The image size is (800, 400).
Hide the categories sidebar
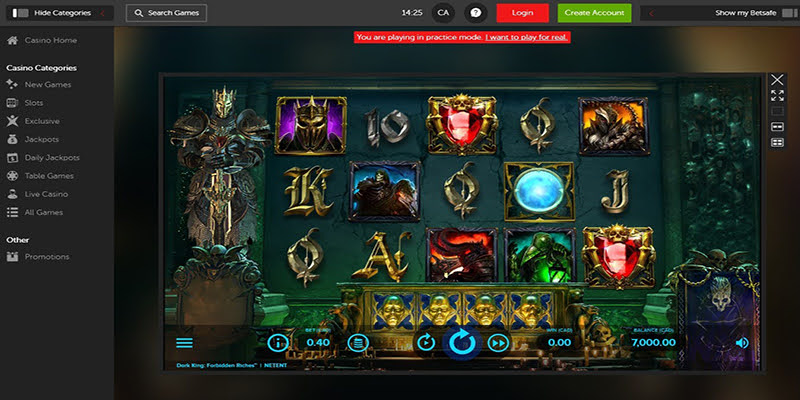(x=58, y=13)
